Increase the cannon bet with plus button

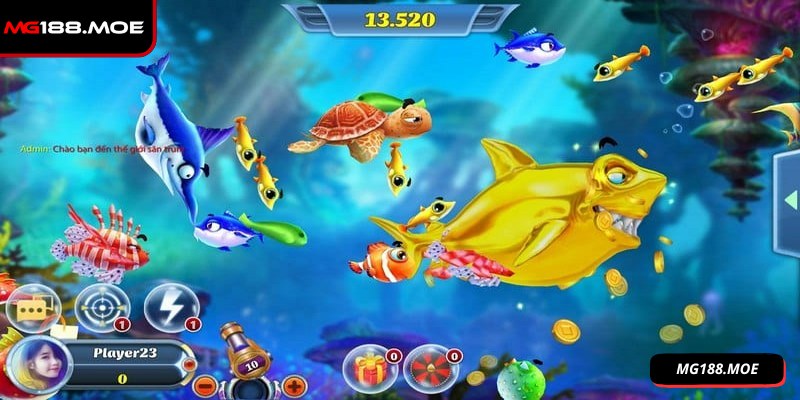pyautogui.click(x=294, y=385)
